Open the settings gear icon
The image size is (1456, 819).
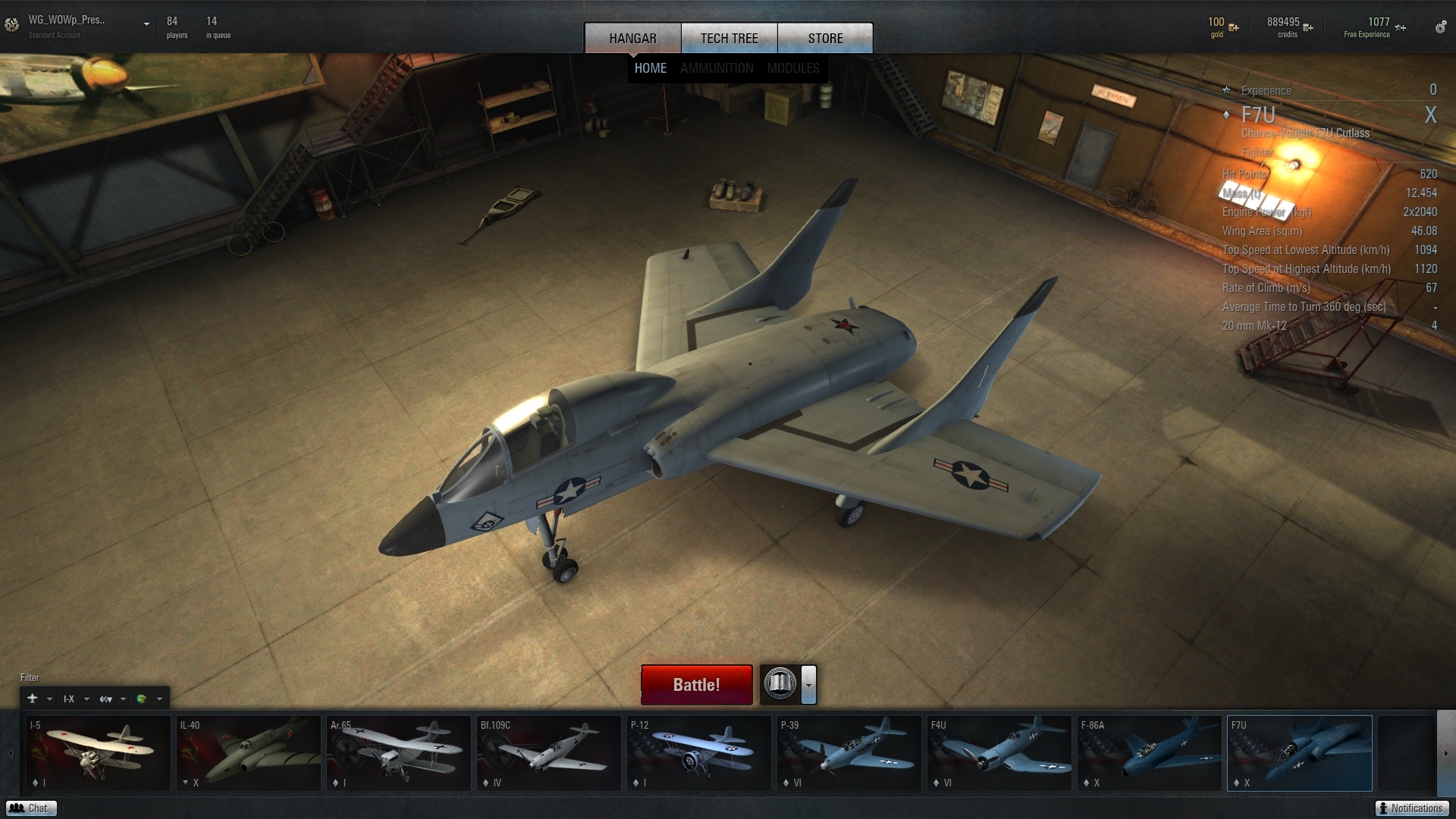click(x=1439, y=28)
